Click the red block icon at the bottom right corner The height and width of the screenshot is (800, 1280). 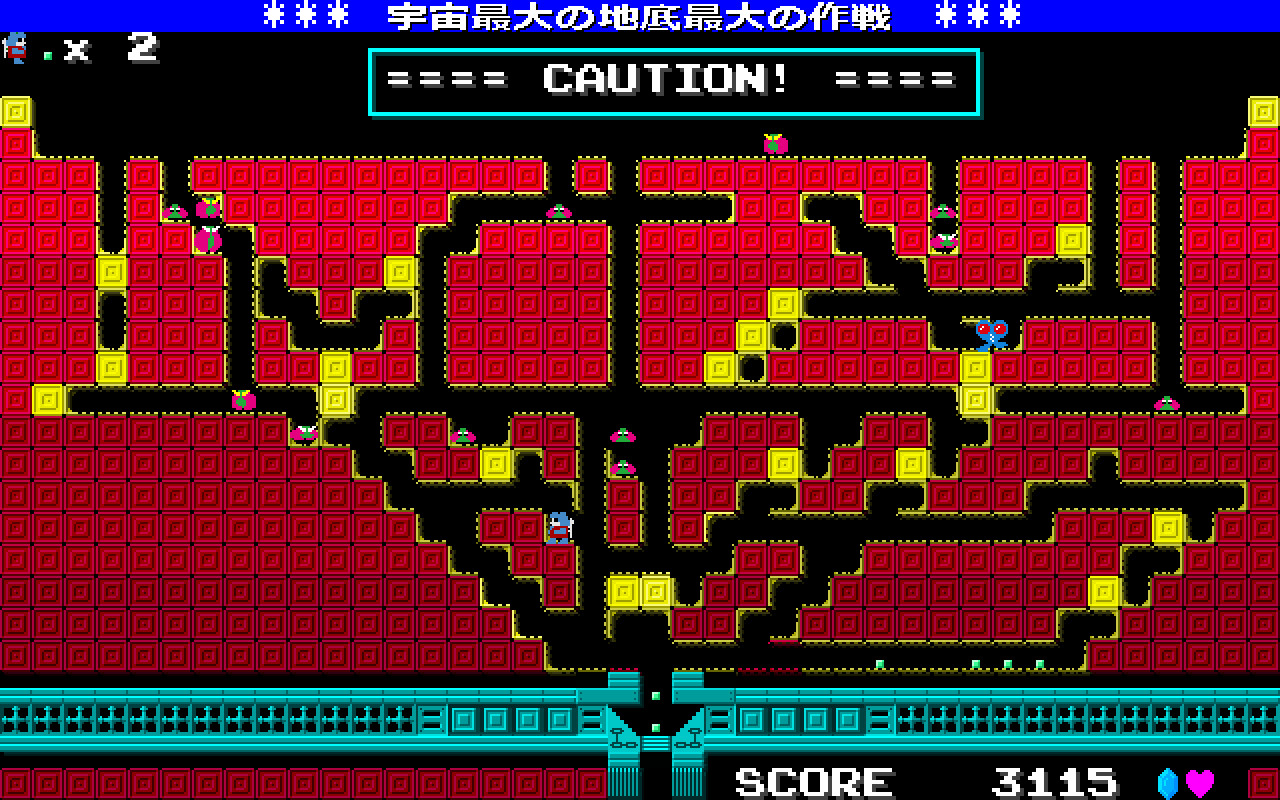1263,783
